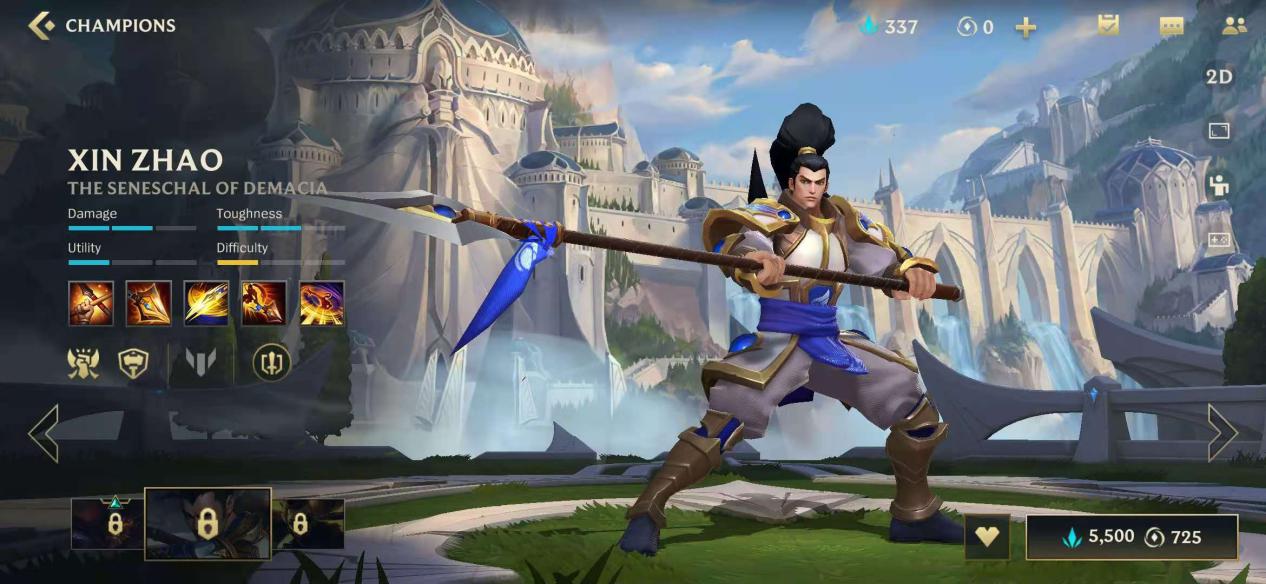
Task: Add more Wild Cores with the plus button
Action: [1025, 27]
